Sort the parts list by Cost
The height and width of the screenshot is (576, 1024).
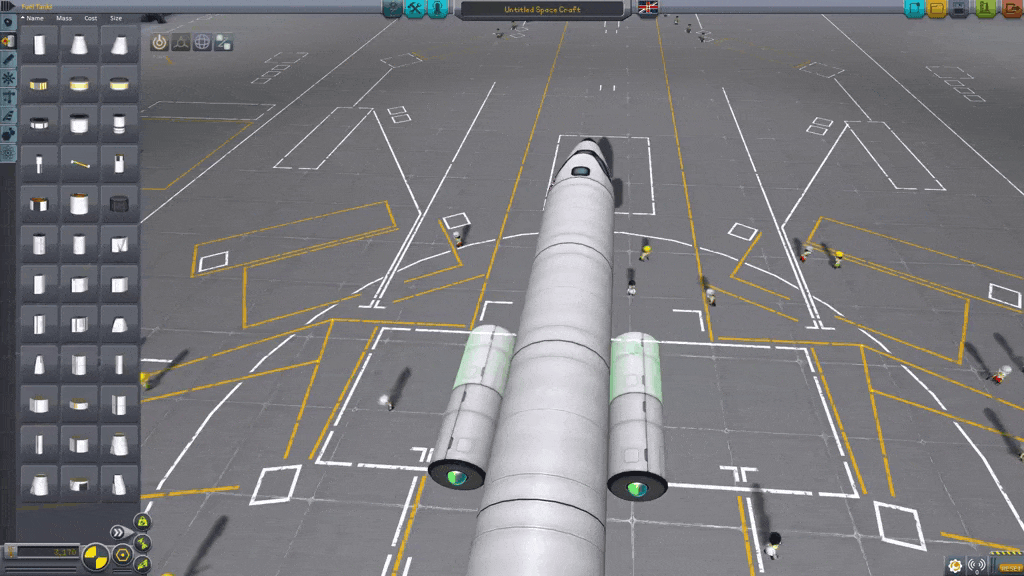(x=91, y=18)
